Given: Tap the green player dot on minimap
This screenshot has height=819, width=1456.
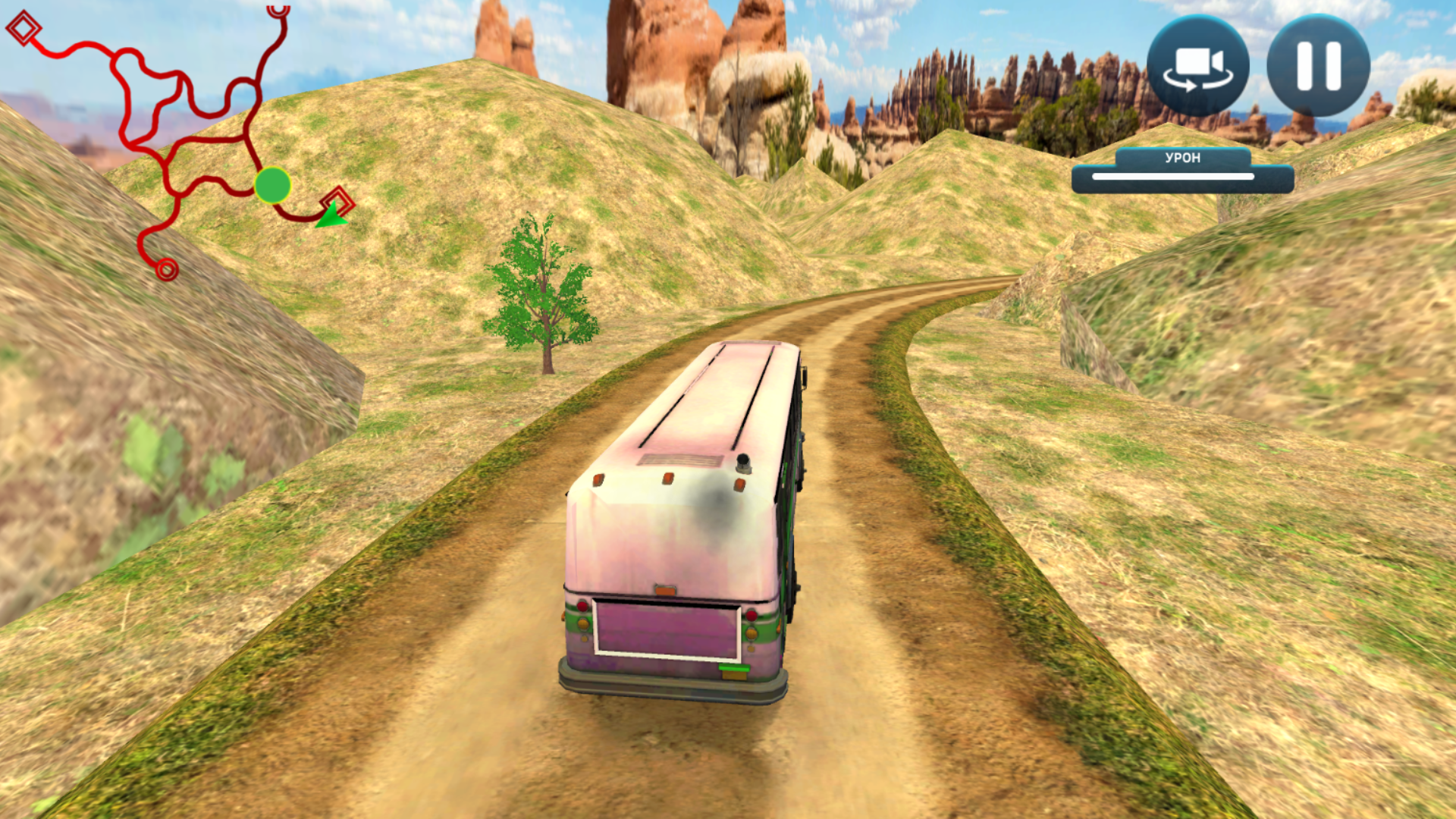Looking at the screenshot, I should click(x=273, y=186).
